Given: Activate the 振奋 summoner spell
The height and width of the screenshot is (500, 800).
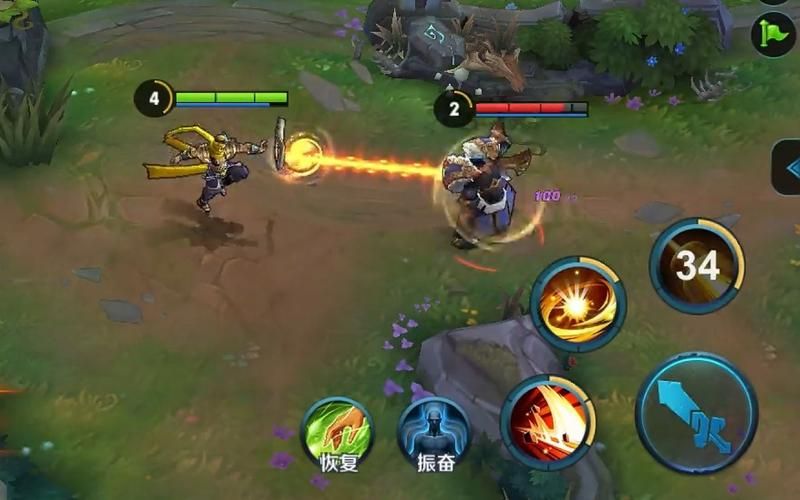Looking at the screenshot, I should (x=433, y=431).
